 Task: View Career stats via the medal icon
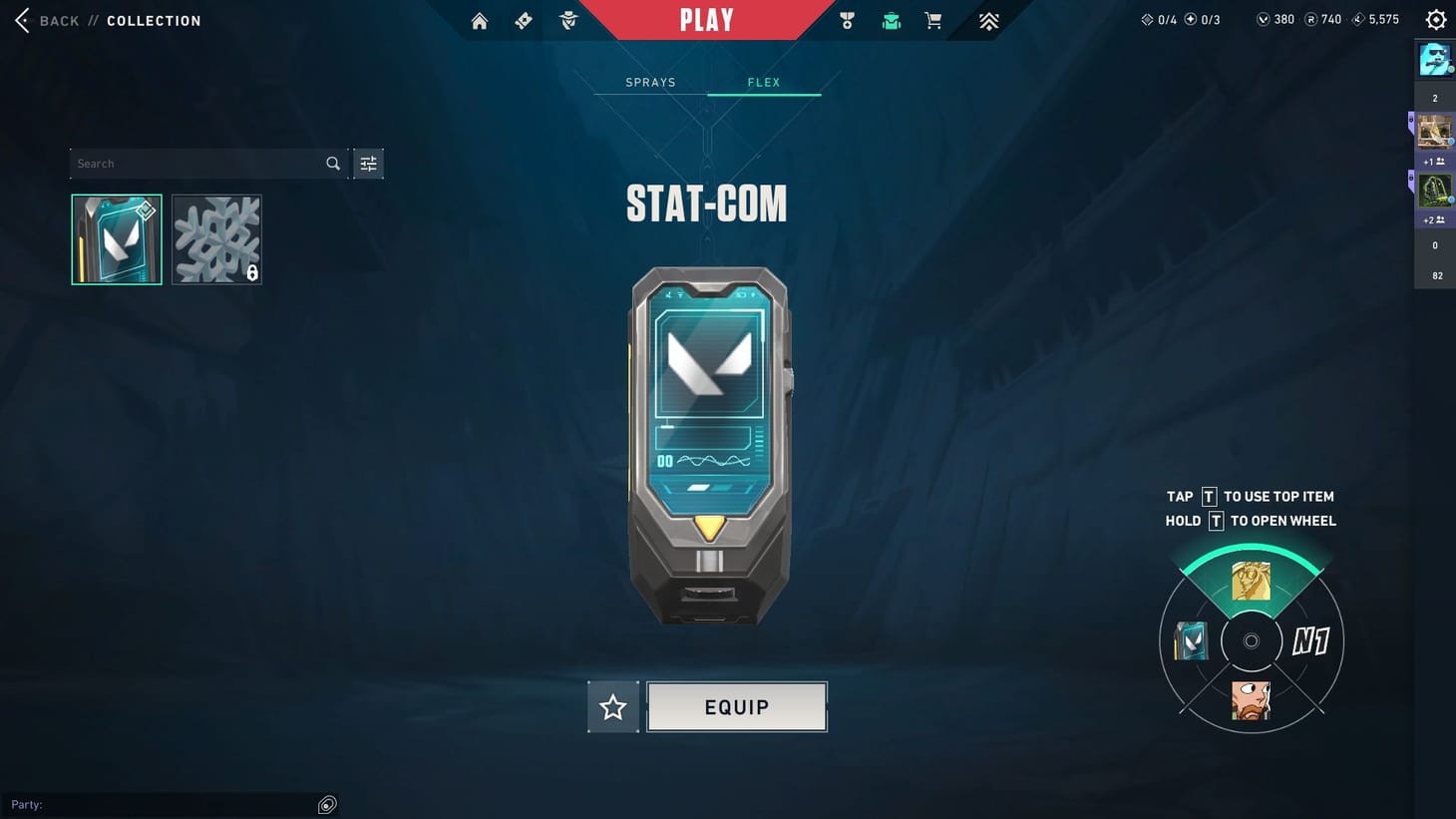[x=846, y=20]
